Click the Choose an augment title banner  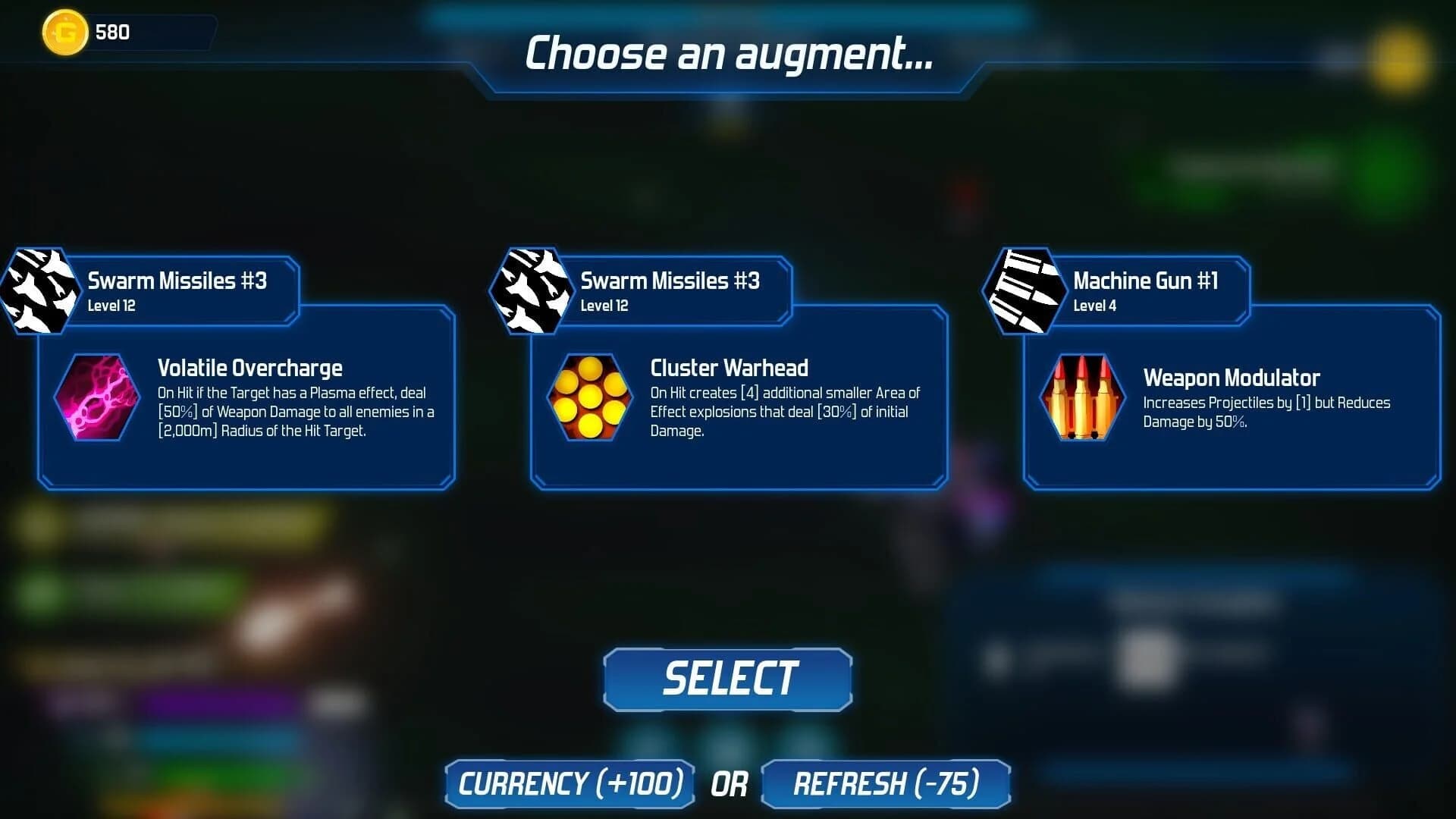coord(727,53)
